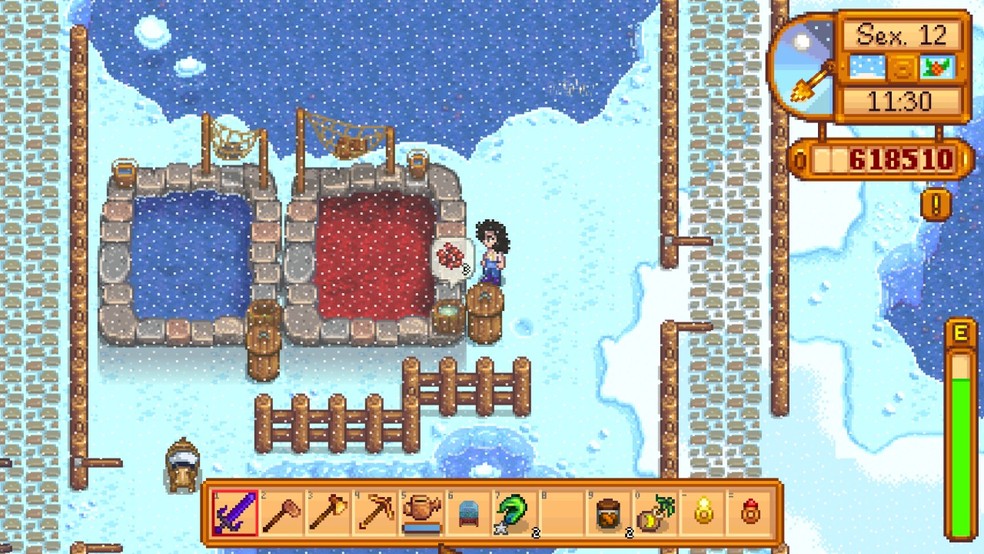Select the purple Galaxy Sword slot
984x554 pixels.
point(234,514)
